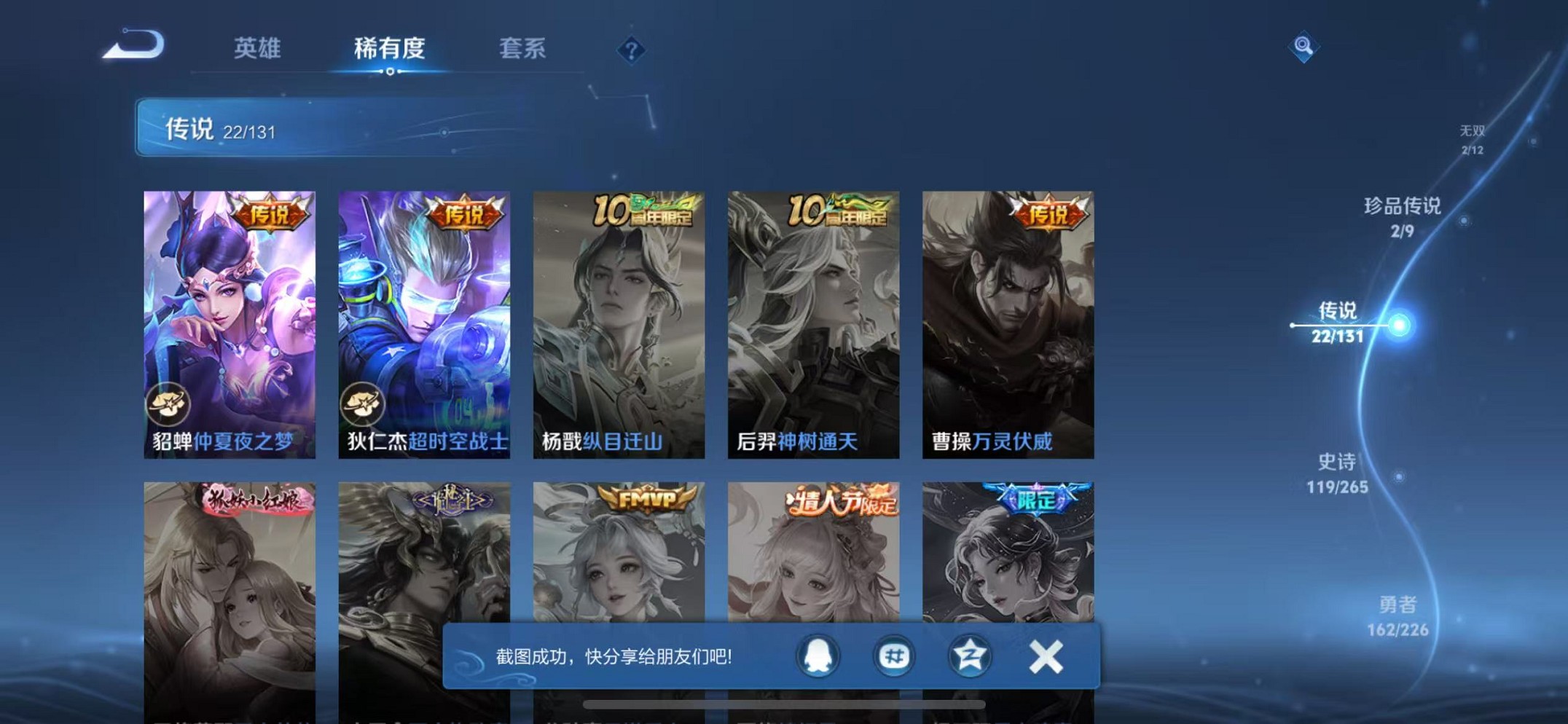The width and height of the screenshot is (1568, 724).
Task: Click the owned badge on 狄仁杰超时空战士 skin
Action: tap(364, 405)
